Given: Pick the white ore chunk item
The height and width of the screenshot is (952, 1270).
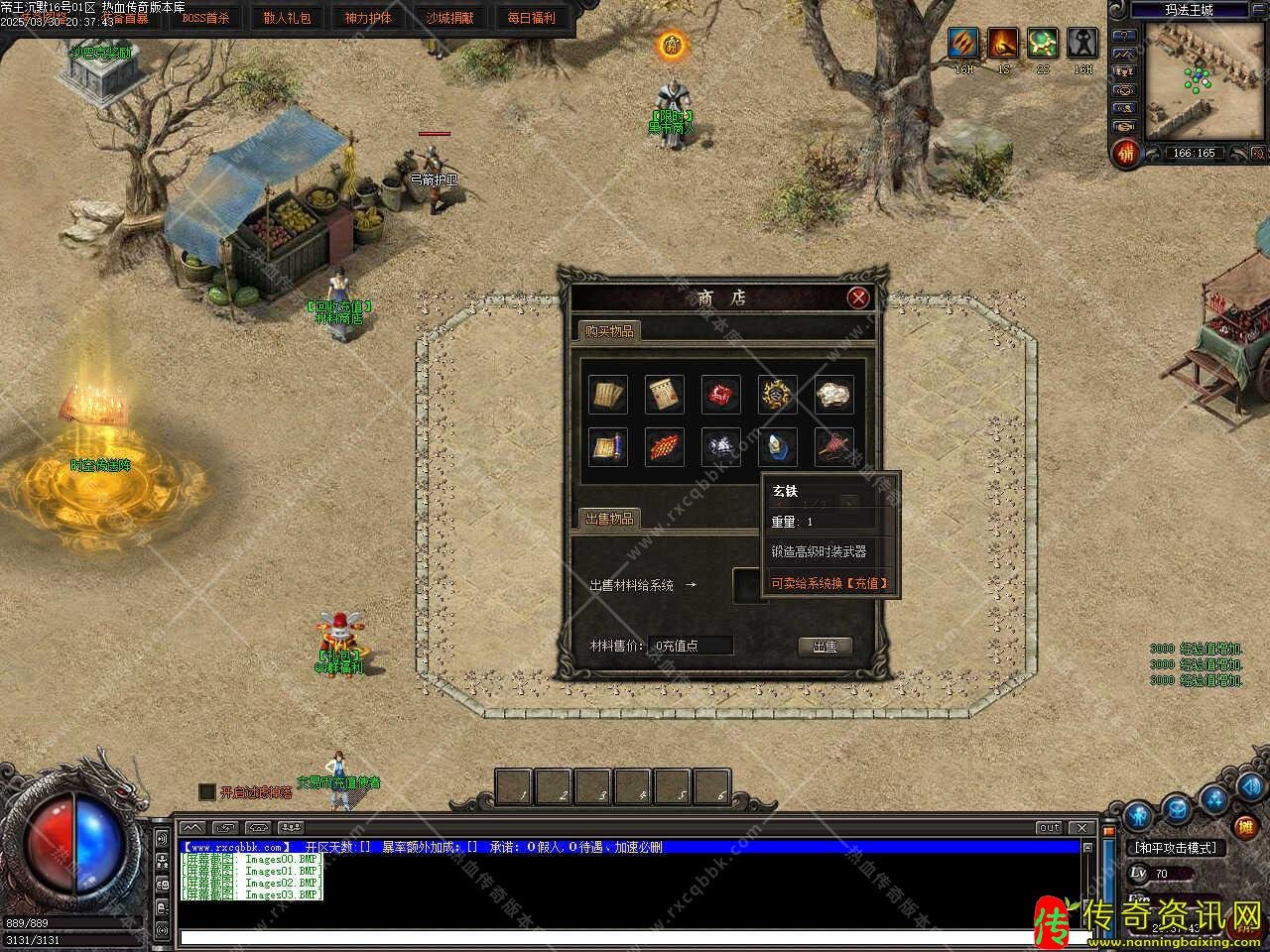Looking at the screenshot, I should pos(833,394).
